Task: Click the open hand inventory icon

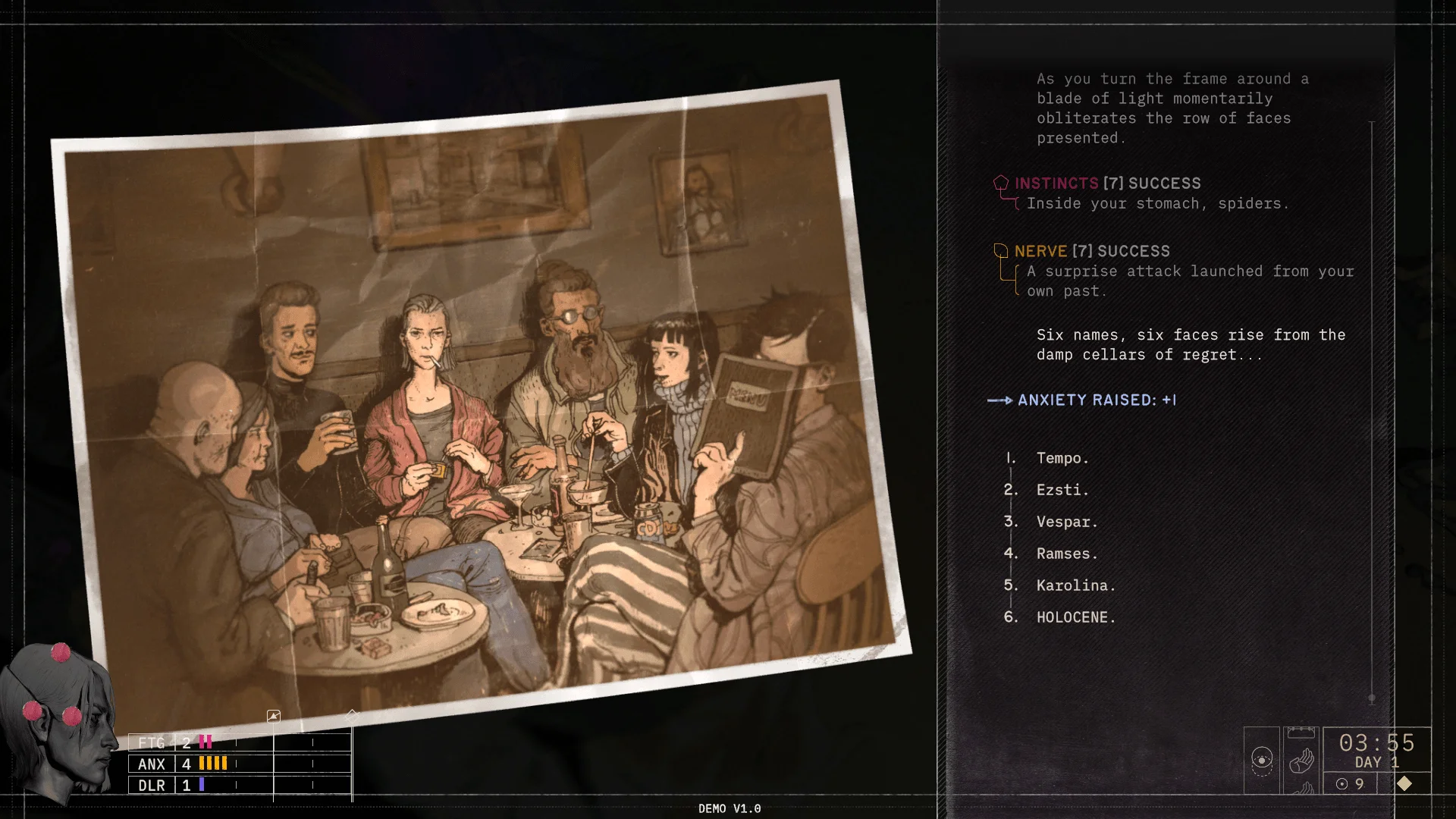Action: click(1301, 760)
